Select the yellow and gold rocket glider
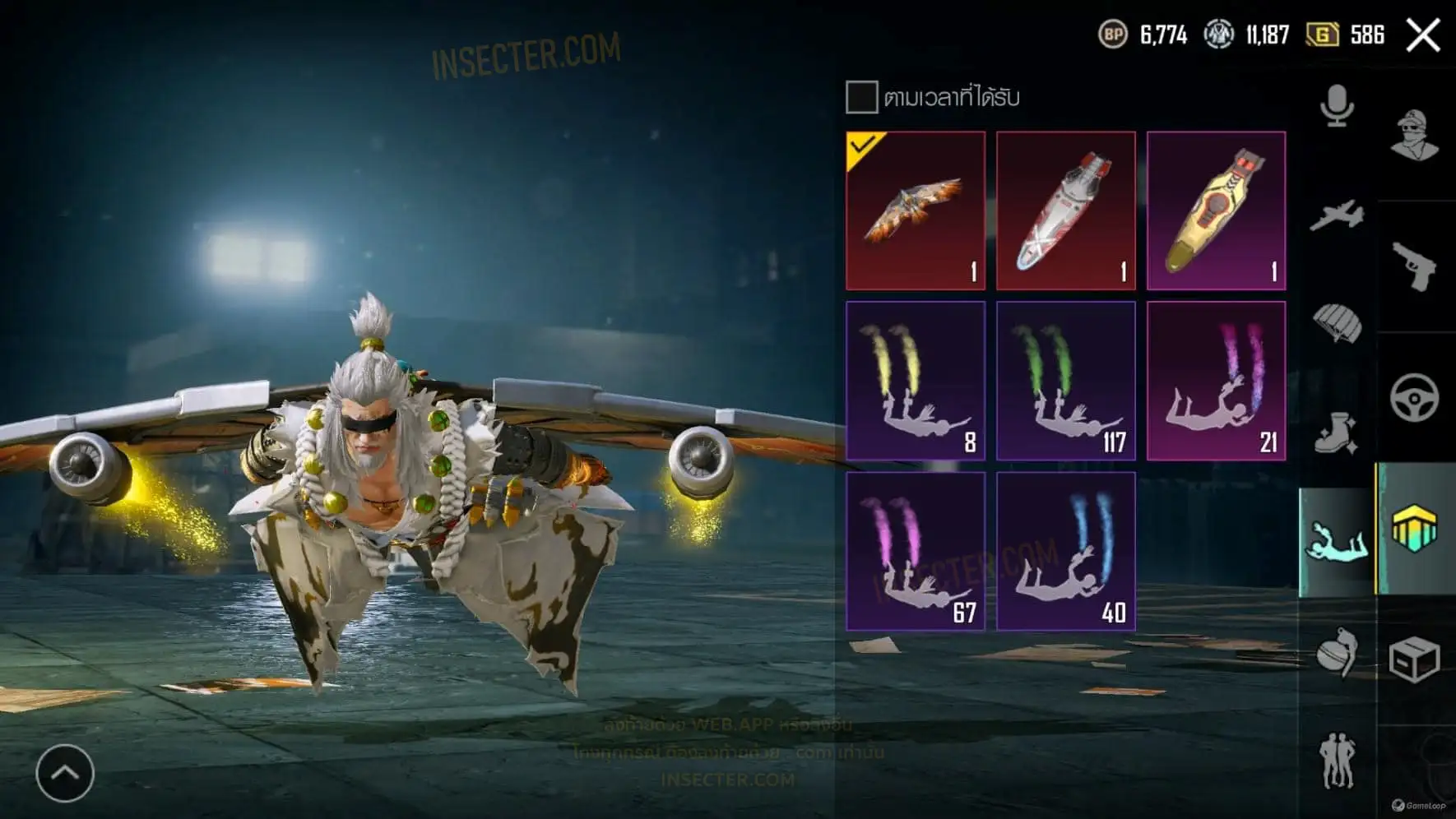This screenshot has width=1456, height=819. tap(1217, 211)
